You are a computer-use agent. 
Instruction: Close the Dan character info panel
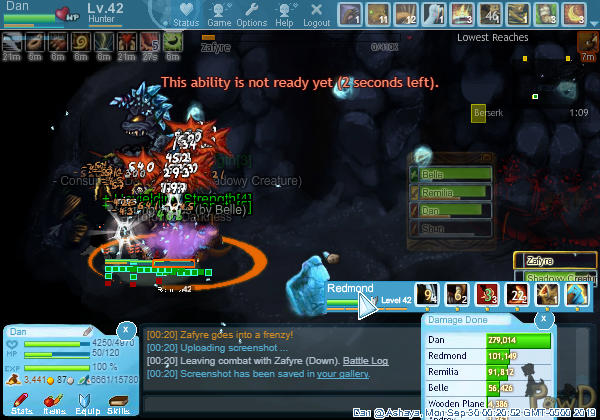(126, 327)
